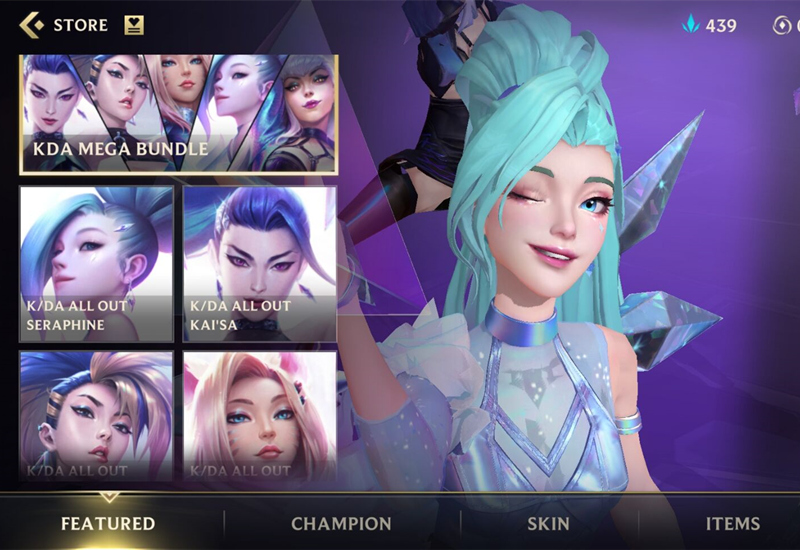This screenshot has height=550, width=800.
Task: Go back using the Store back arrow
Action: click(31, 25)
